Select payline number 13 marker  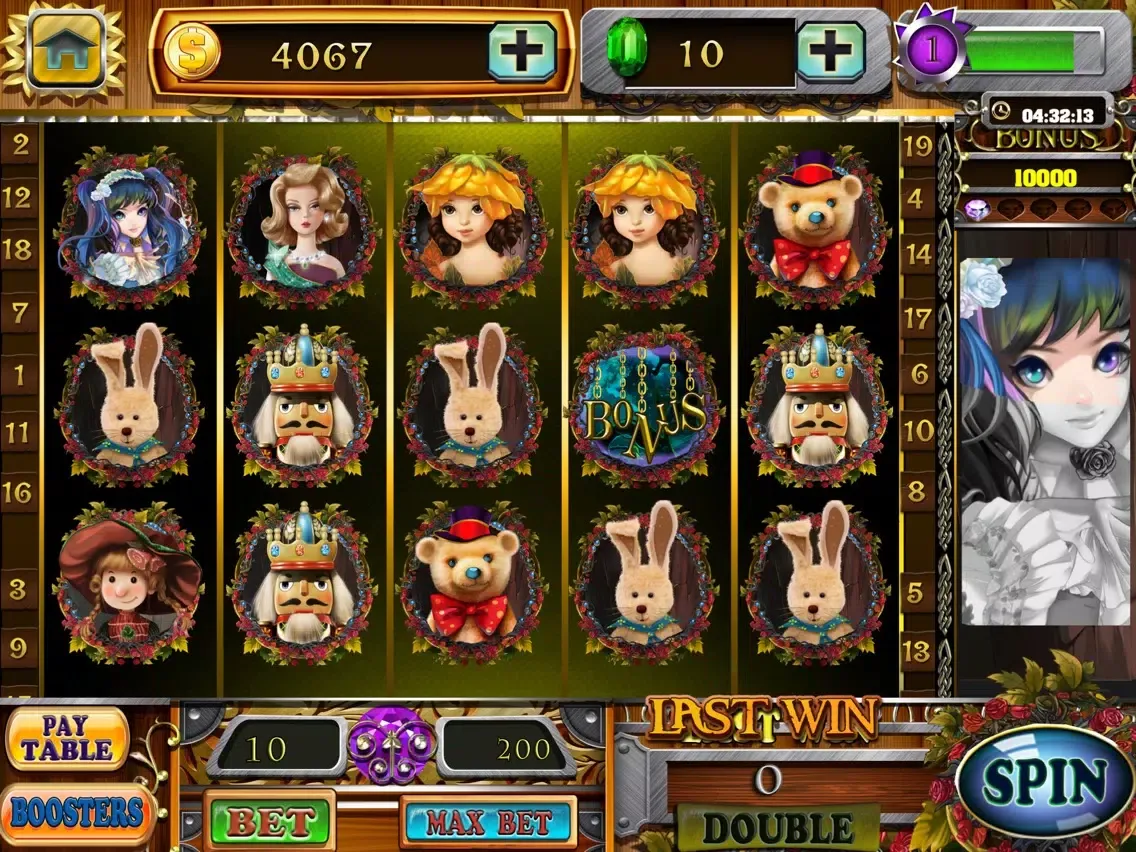pyautogui.click(x=917, y=652)
